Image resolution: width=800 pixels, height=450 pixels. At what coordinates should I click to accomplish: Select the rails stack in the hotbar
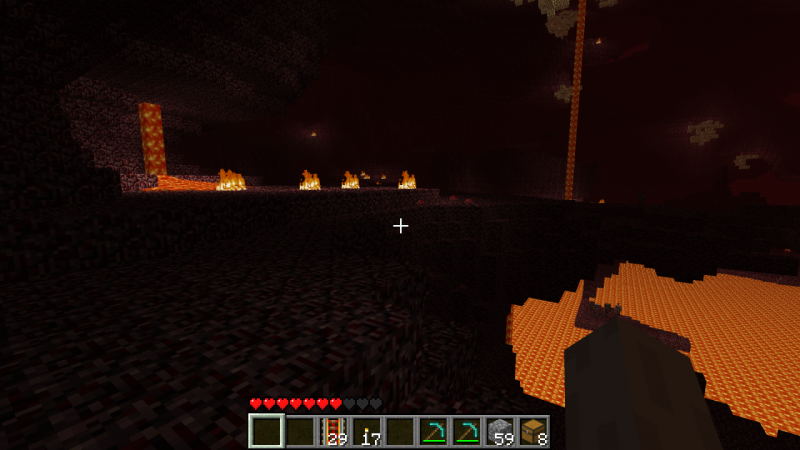333,432
